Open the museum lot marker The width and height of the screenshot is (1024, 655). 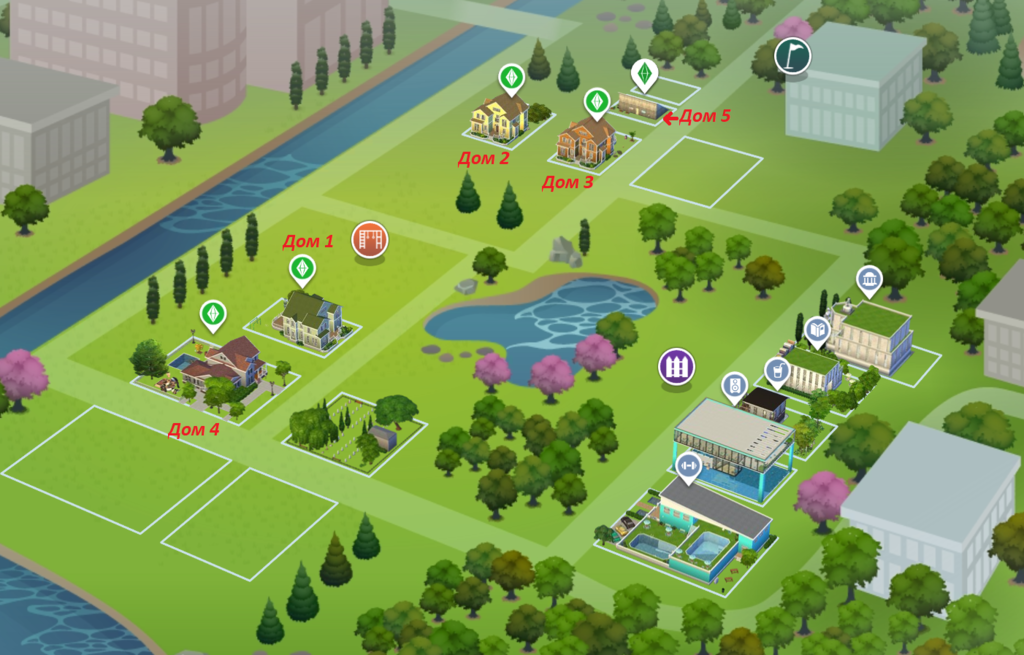(x=869, y=280)
